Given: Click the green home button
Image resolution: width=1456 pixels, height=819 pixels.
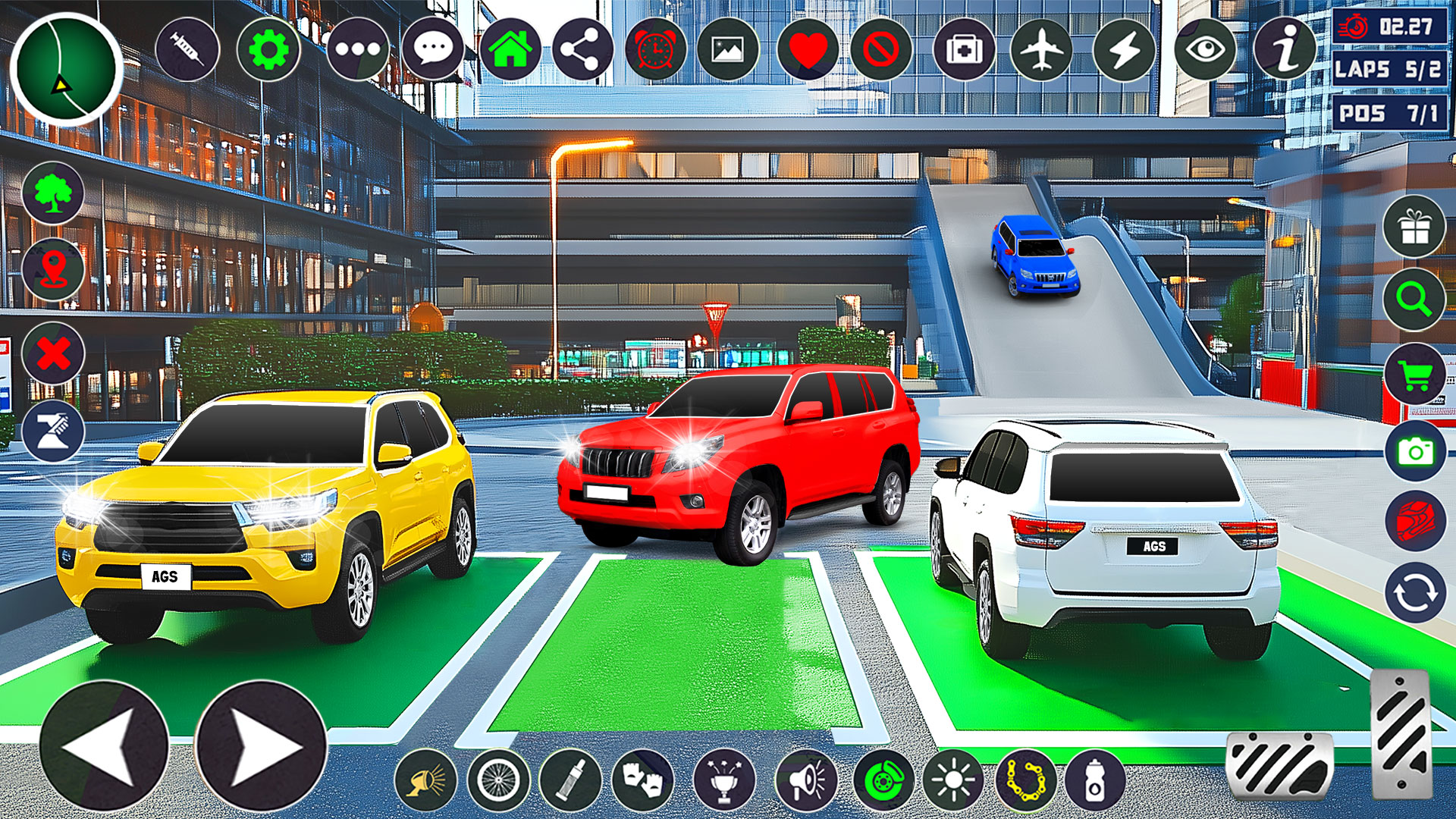Looking at the screenshot, I should (510, 50).
